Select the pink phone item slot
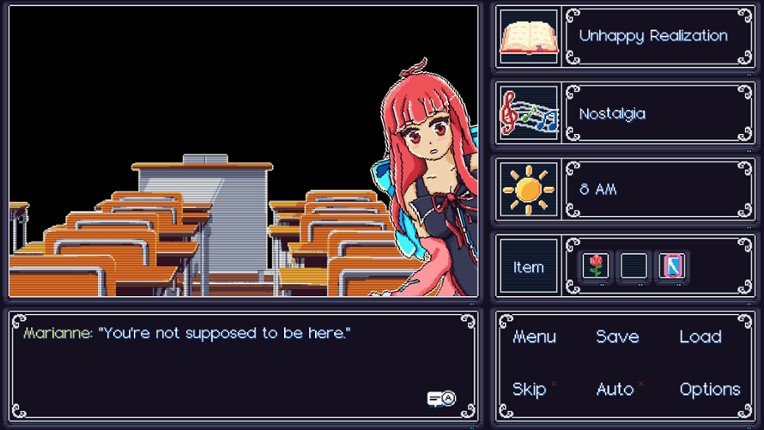This screenshot has height=430, width=764. (671, 266)
